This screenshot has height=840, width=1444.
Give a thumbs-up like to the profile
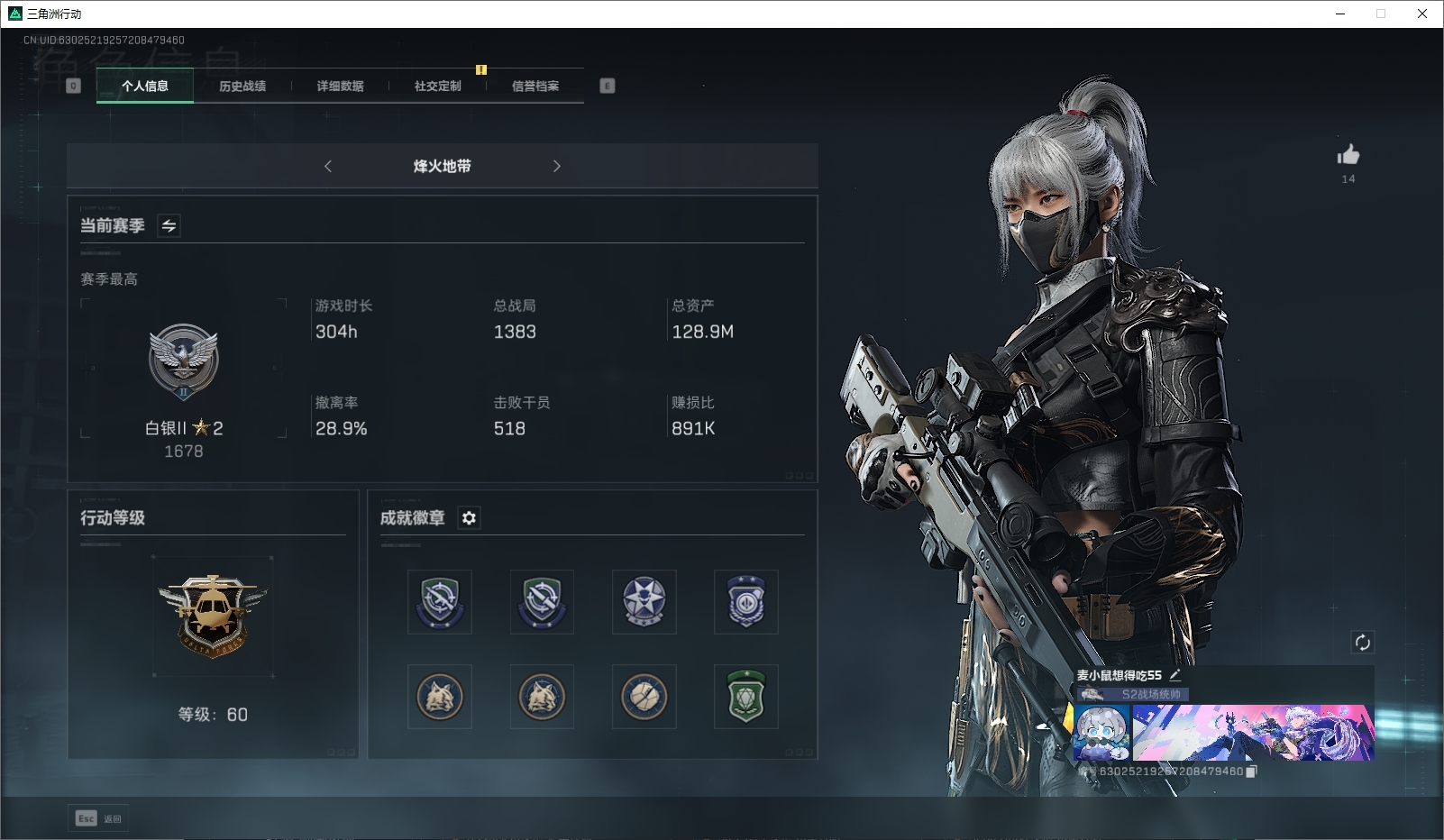[x=1348, y=155]
